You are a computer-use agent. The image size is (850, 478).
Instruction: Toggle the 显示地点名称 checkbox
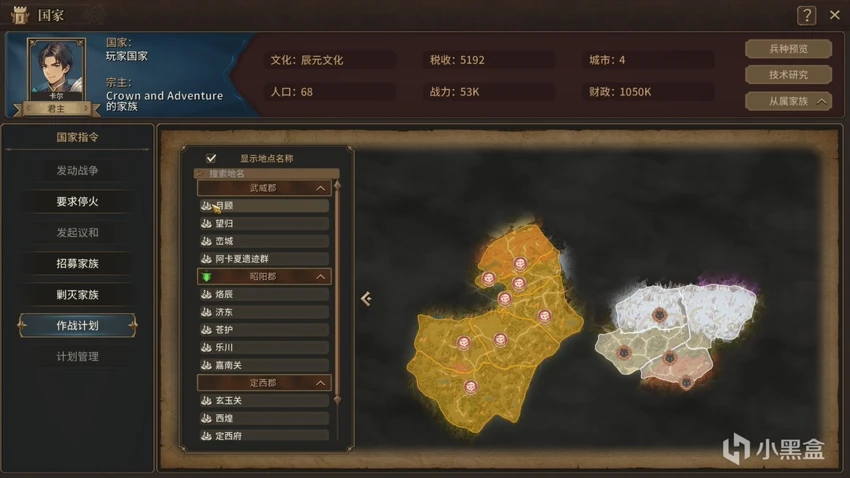(x=211, y=158)
